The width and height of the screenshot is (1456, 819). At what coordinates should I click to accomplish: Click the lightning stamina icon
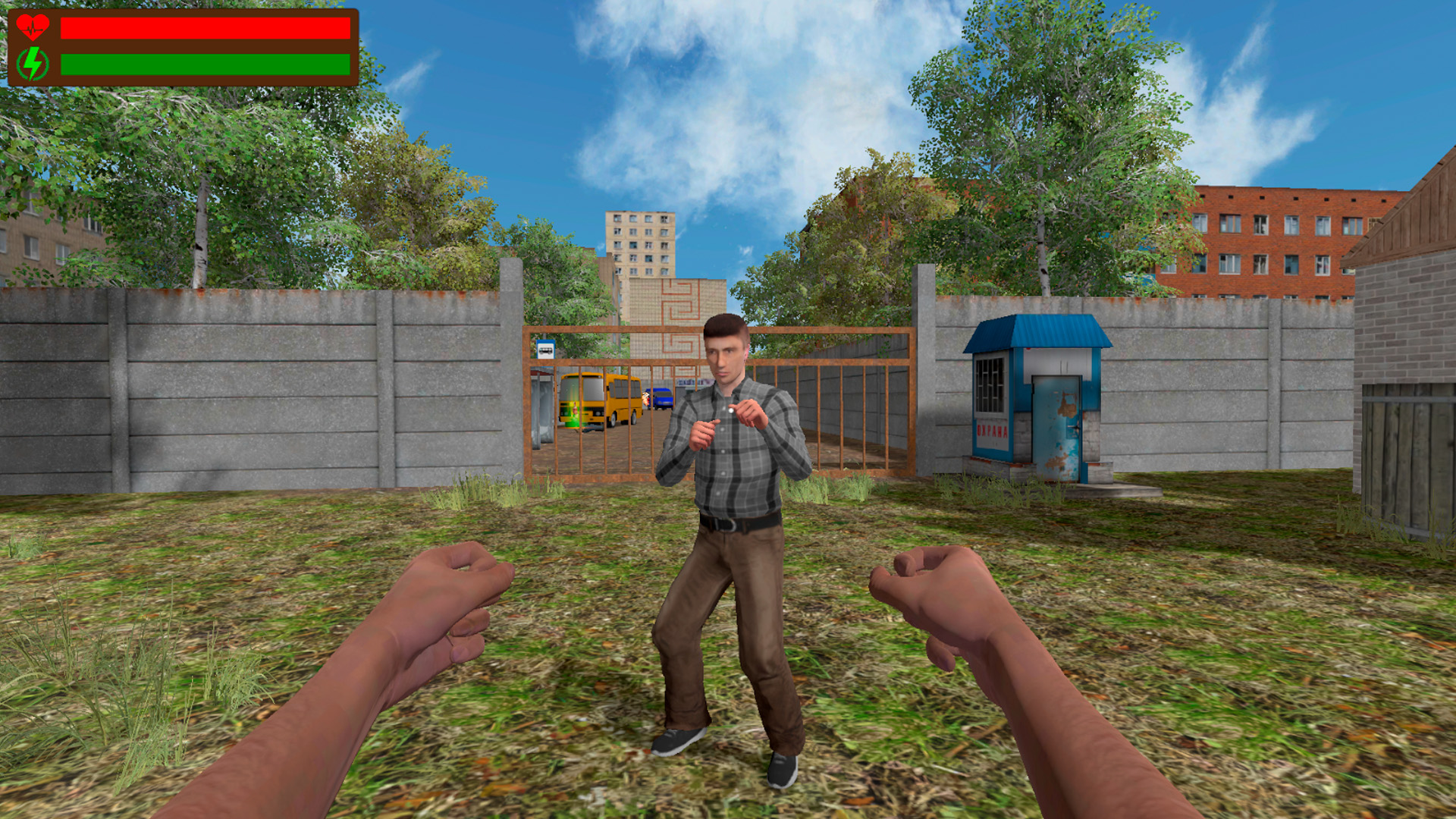34,62
